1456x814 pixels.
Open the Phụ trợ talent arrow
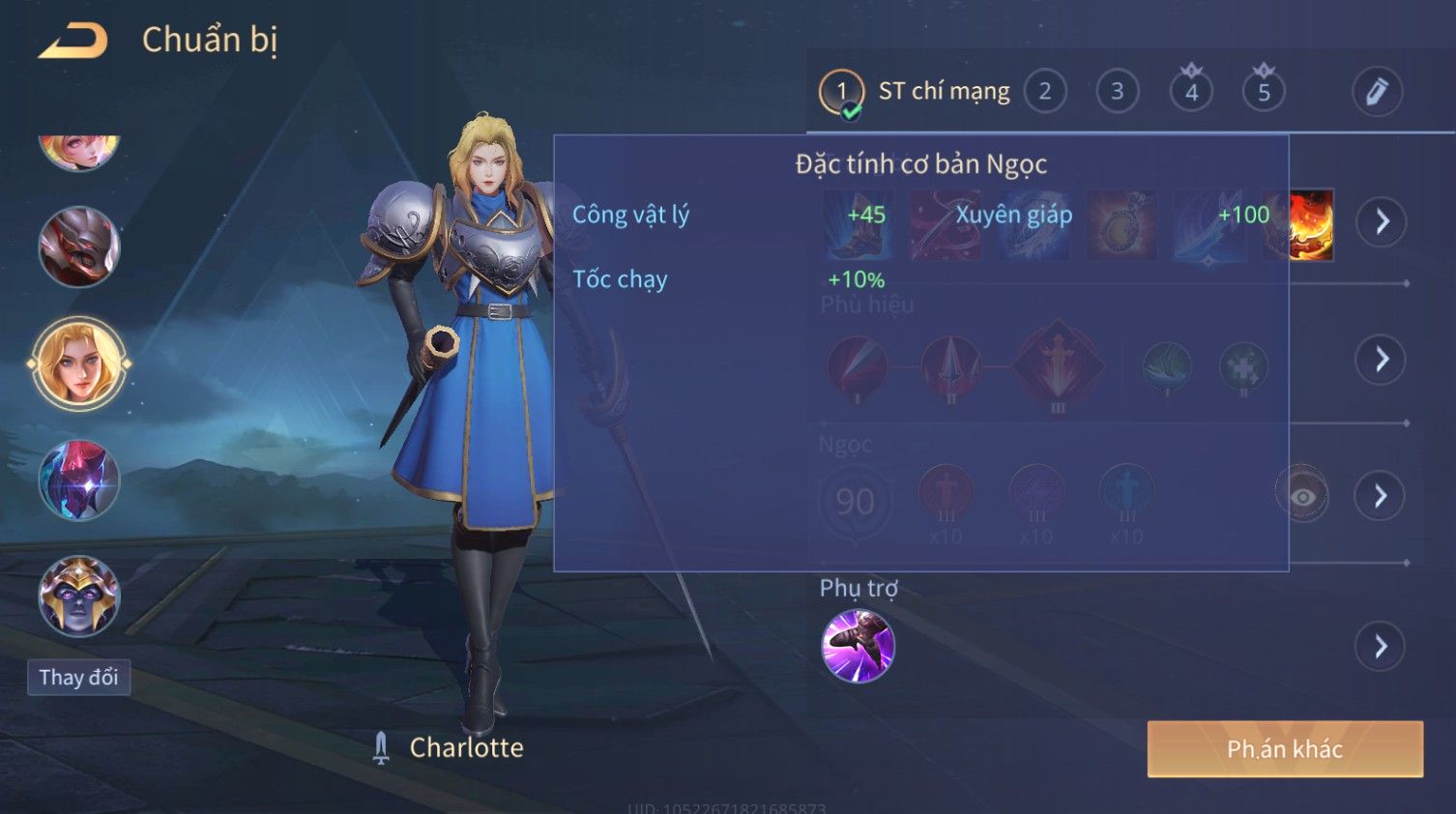[x=1381, y=646]
